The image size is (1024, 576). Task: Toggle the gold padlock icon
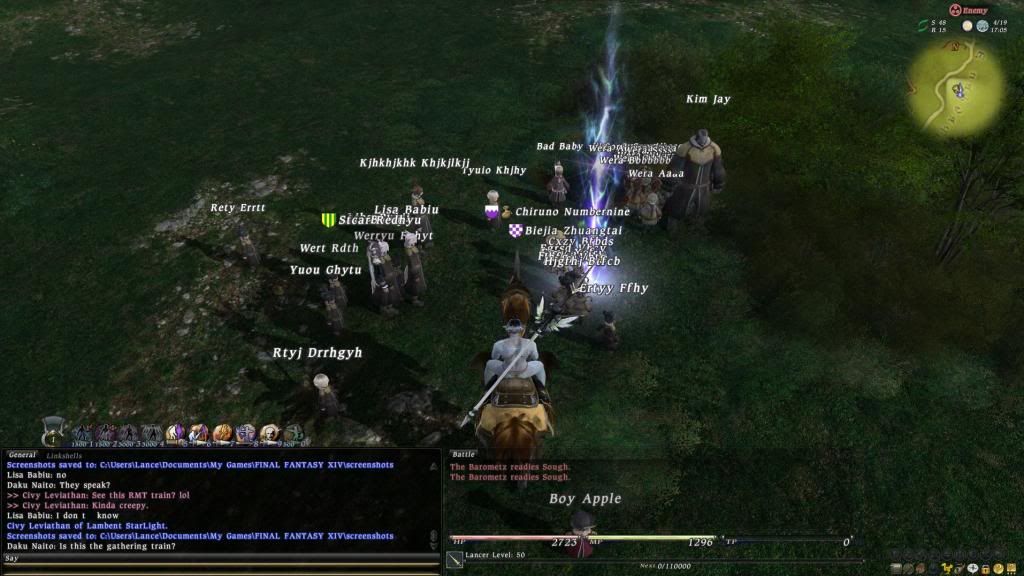coord(986,568)
